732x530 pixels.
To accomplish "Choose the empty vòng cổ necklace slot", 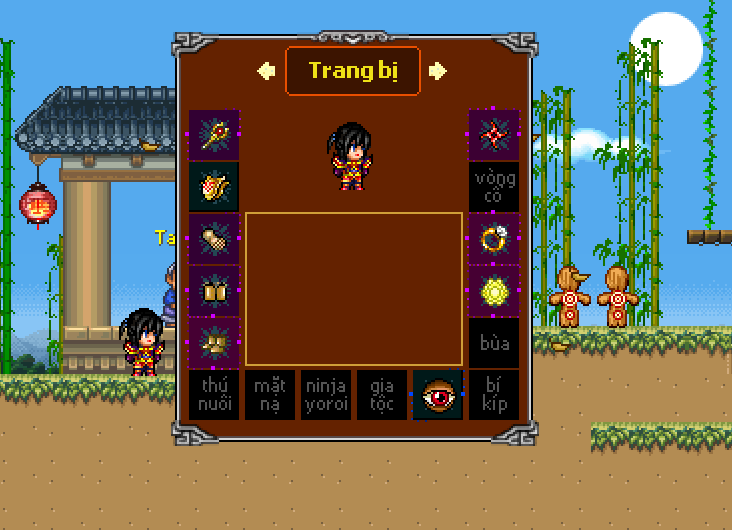I will [494, 187].
